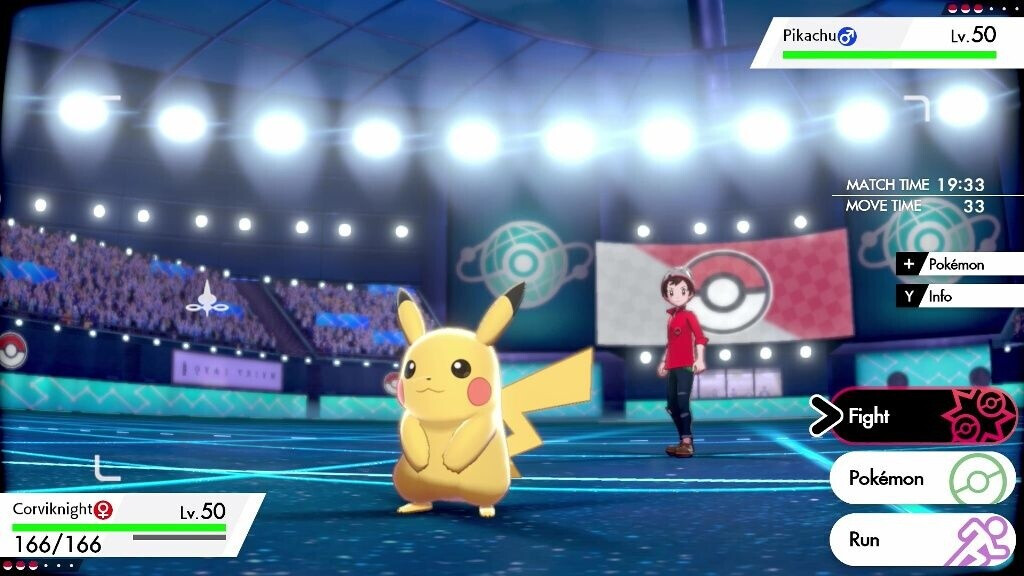Select the Corviknight status panel

125,524
